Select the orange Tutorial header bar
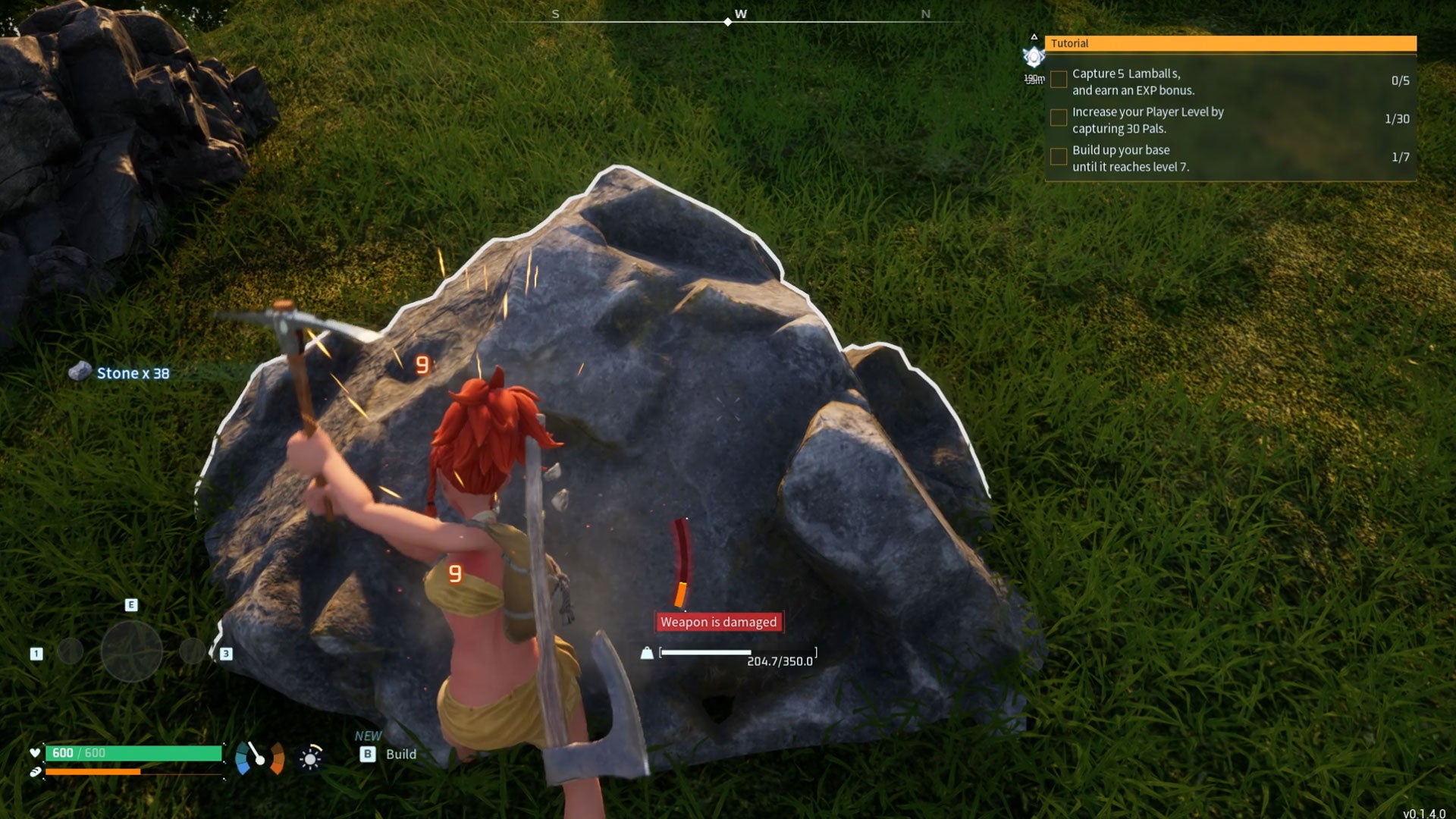This screenshot has height=819, width=1456. 1230,43
